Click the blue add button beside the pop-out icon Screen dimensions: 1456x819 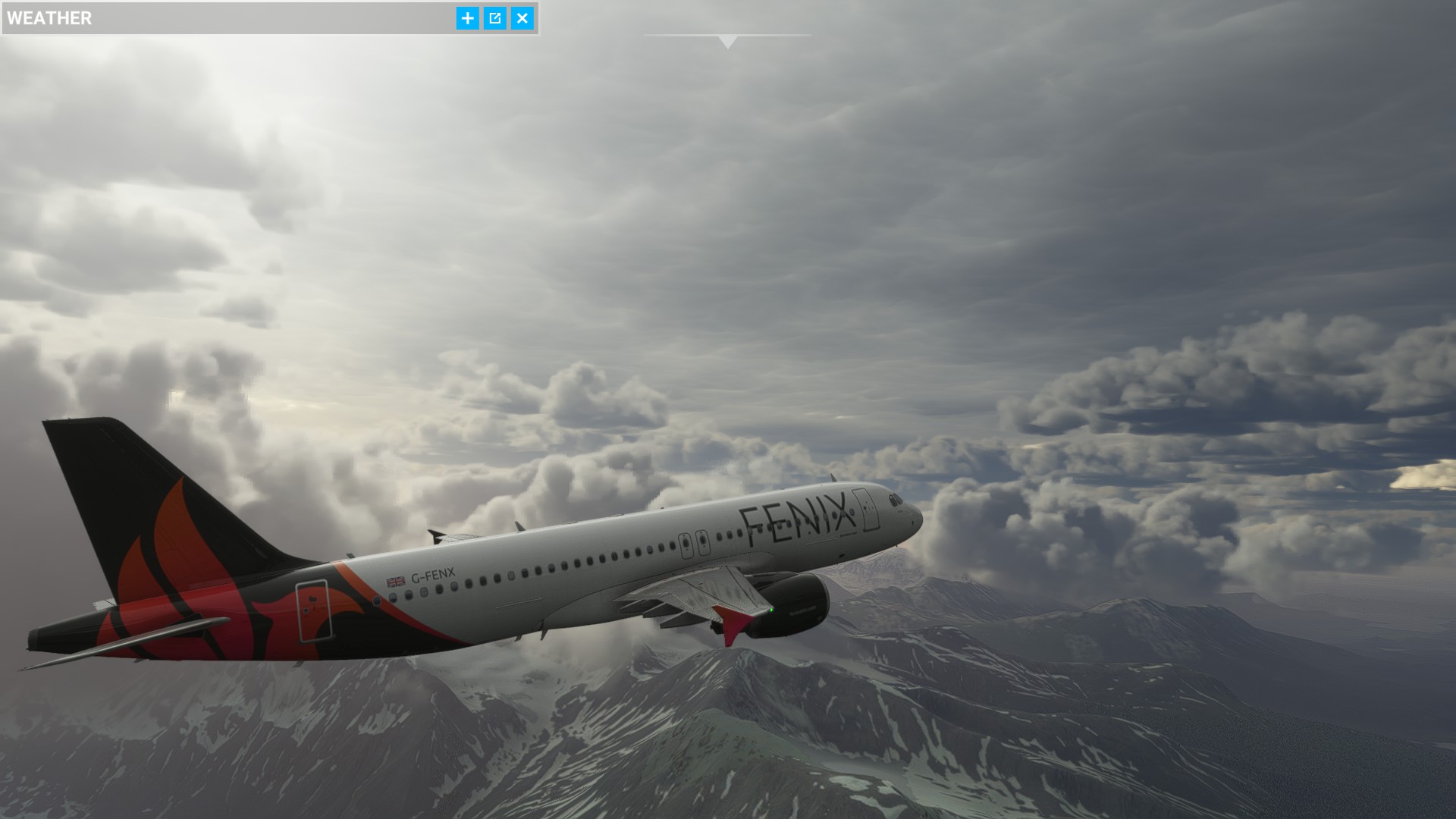click(x=468, y=18)
